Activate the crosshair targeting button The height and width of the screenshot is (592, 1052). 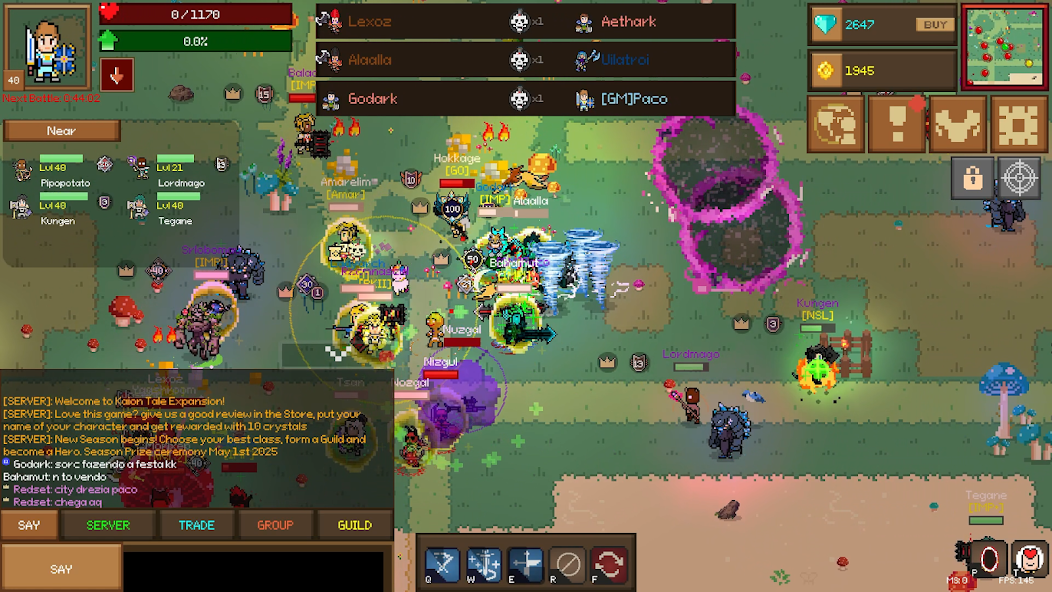pos(1020,178)
